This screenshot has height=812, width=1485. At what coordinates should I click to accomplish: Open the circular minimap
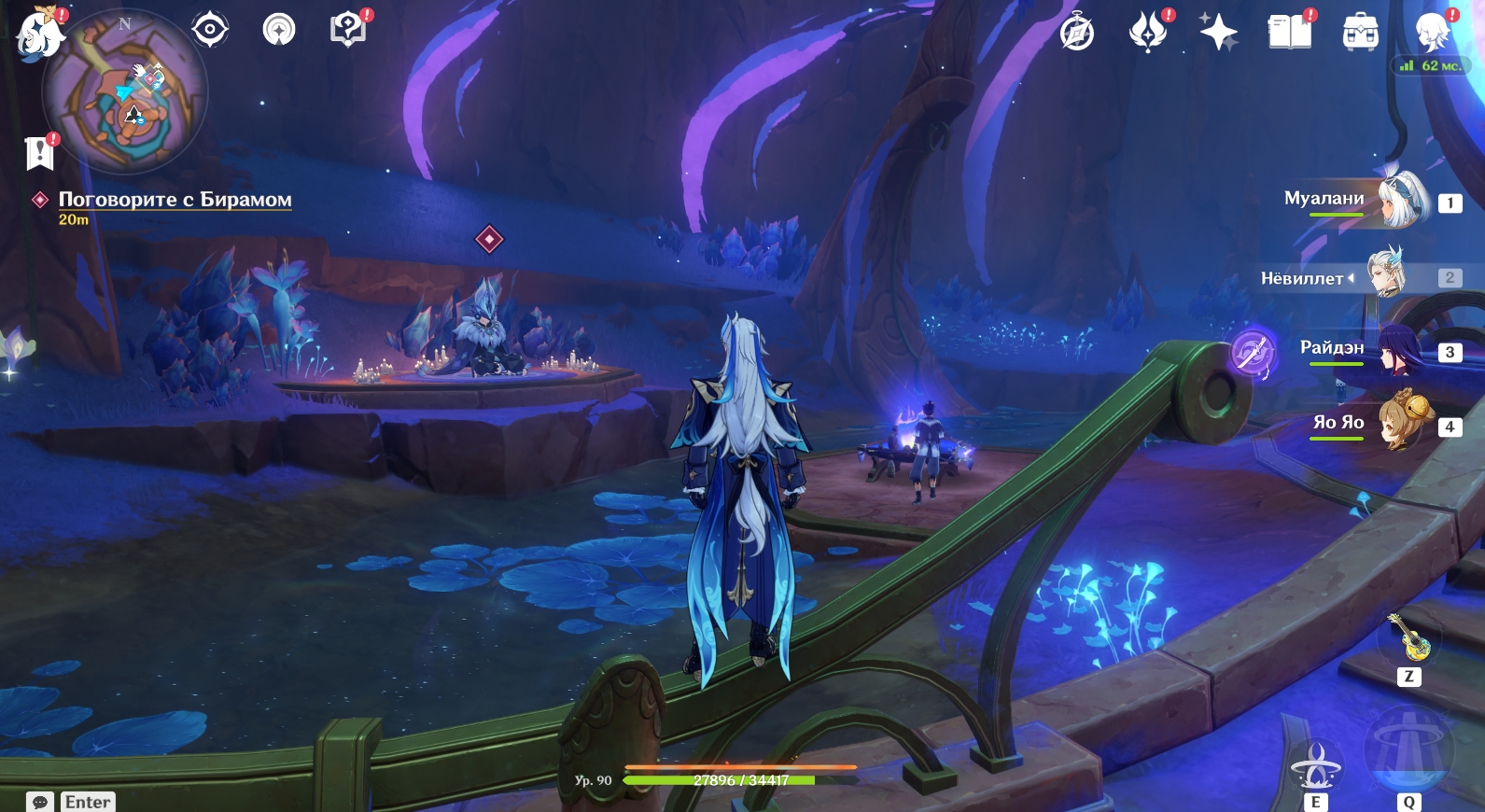(x=125, y=93)
